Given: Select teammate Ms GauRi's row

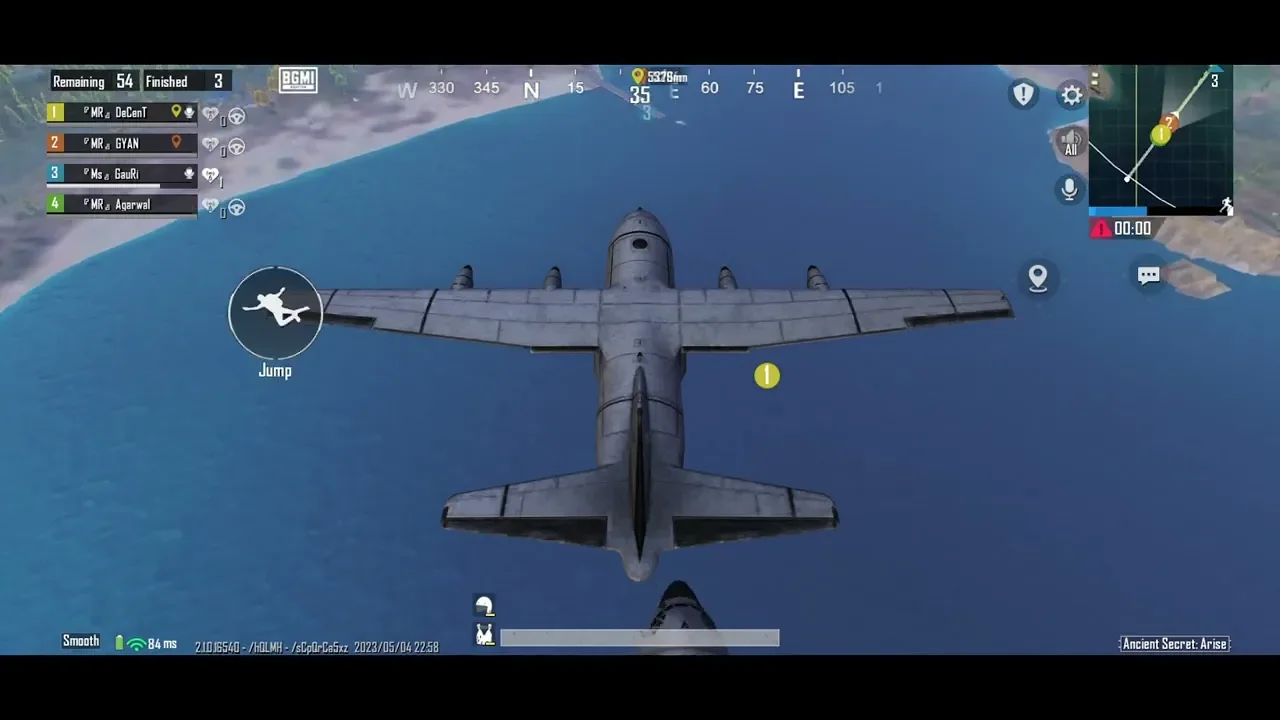Looking at the screenshot, I should (x=122, y=174).
